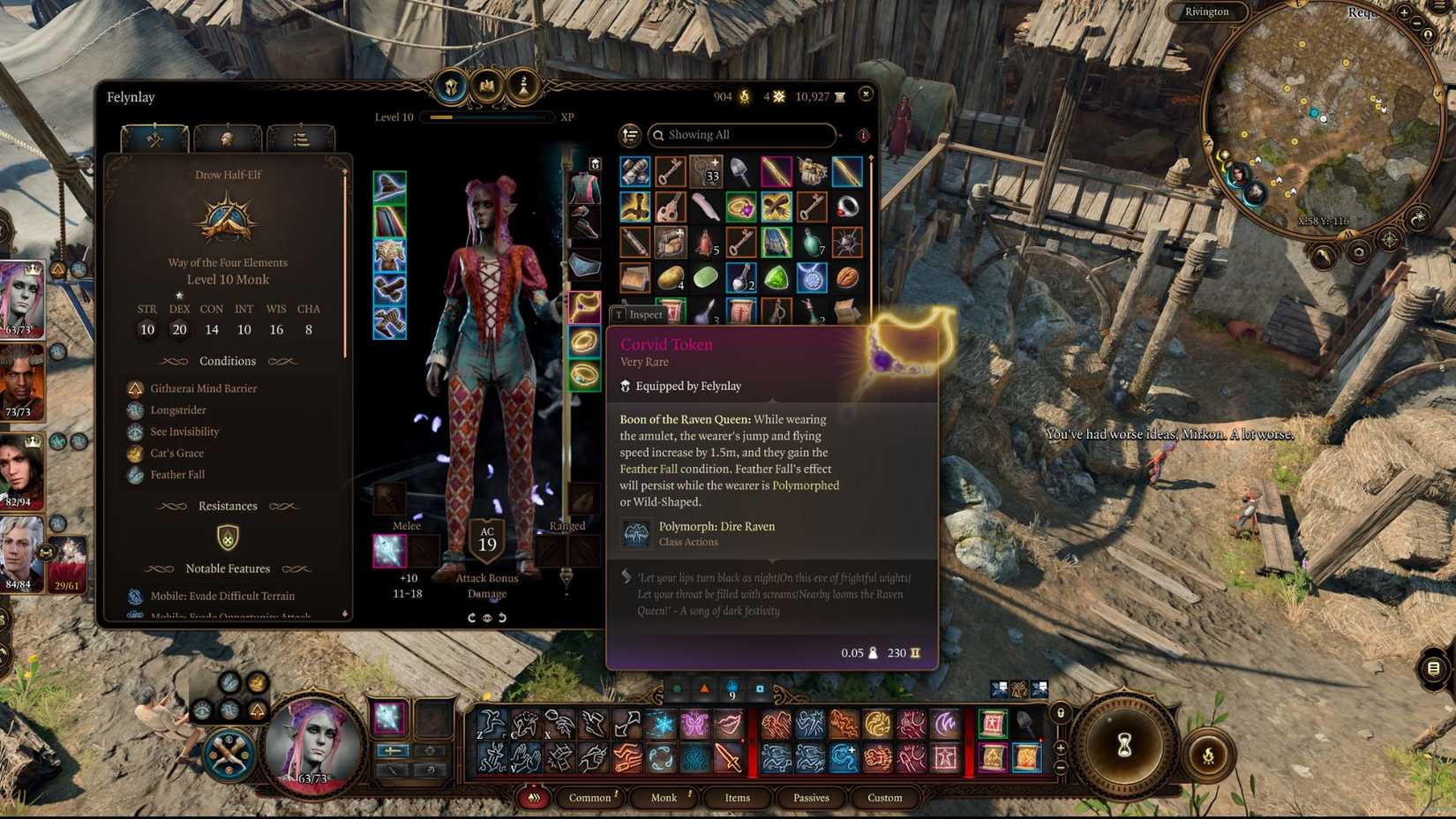Toggle the hotbar lock padlock
The height and width of the screenshot is (819, 1456).
[x=1061, y=713]
